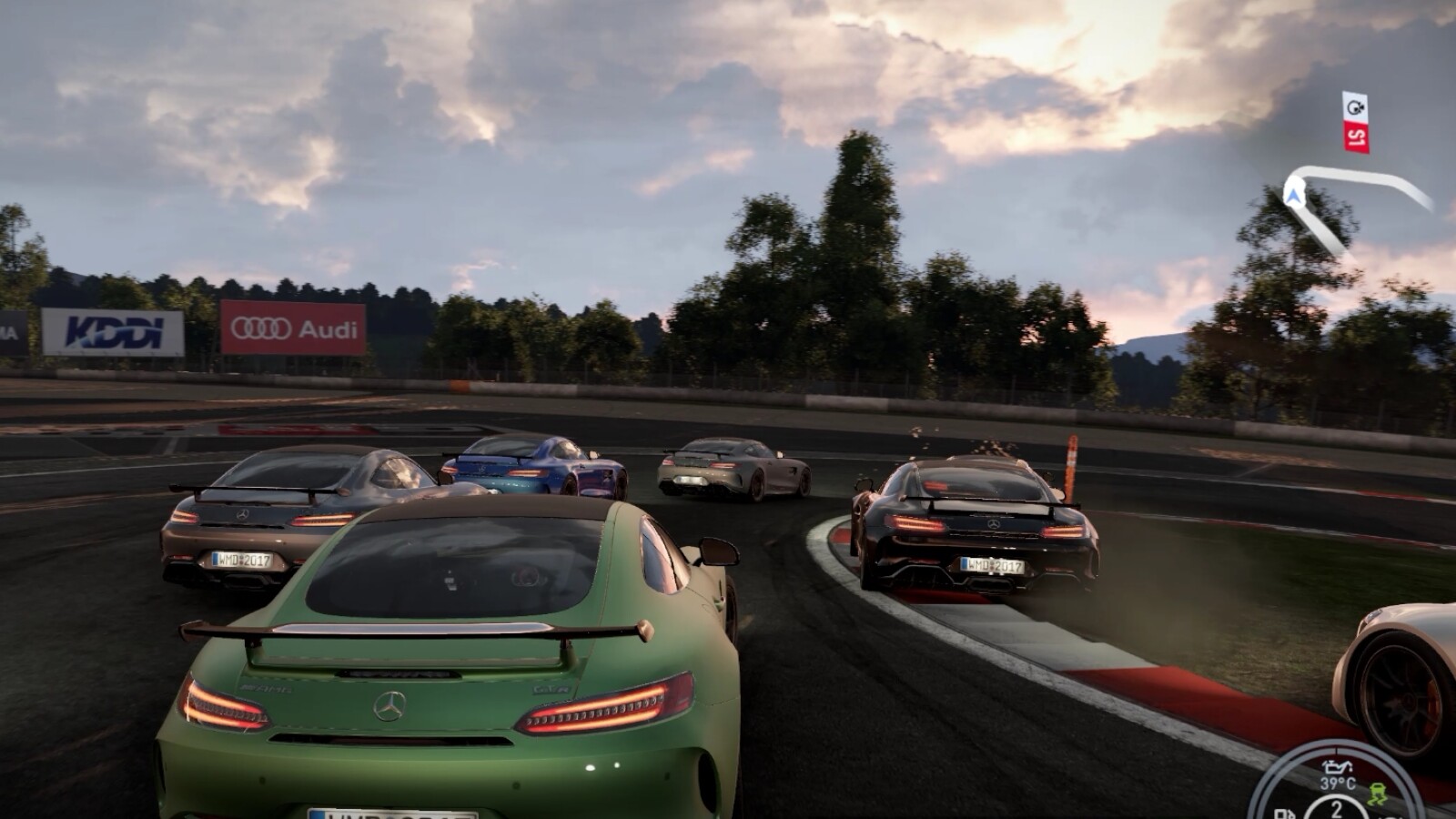Select the pit/wrench icon above the S1 flag
Viewport: 1456px width, 819px height.
1355,107
